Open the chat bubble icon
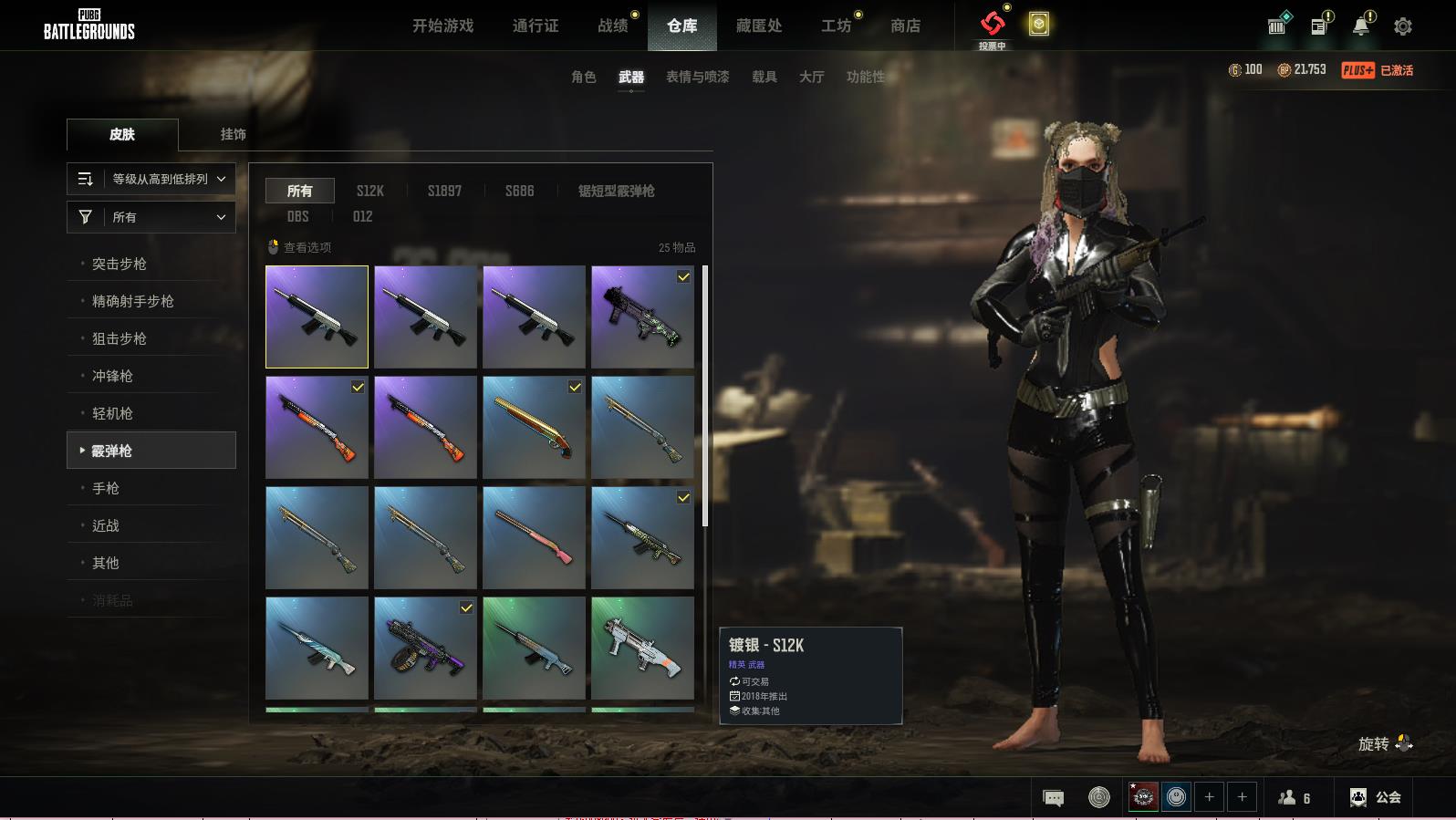The image size is (1456, 820). [x=1053, y=798]
